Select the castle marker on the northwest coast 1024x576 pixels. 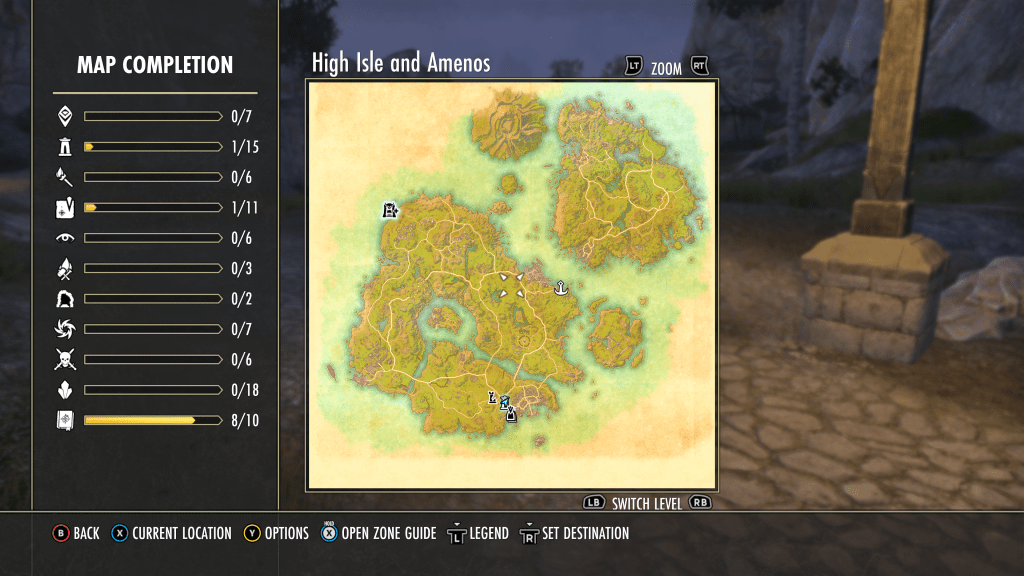tap(390, 210)
